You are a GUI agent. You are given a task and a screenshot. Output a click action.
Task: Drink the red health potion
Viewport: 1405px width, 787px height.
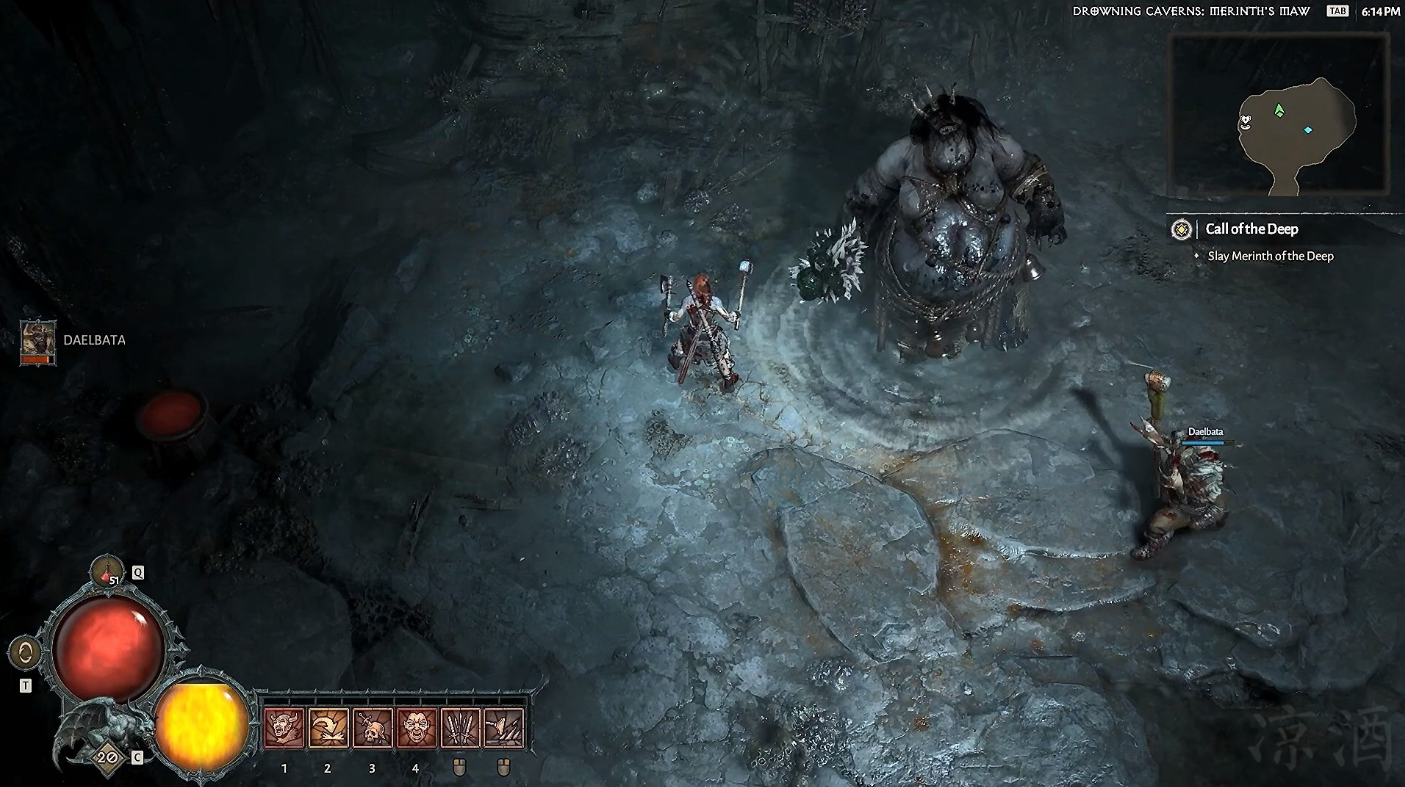point(107,573)
